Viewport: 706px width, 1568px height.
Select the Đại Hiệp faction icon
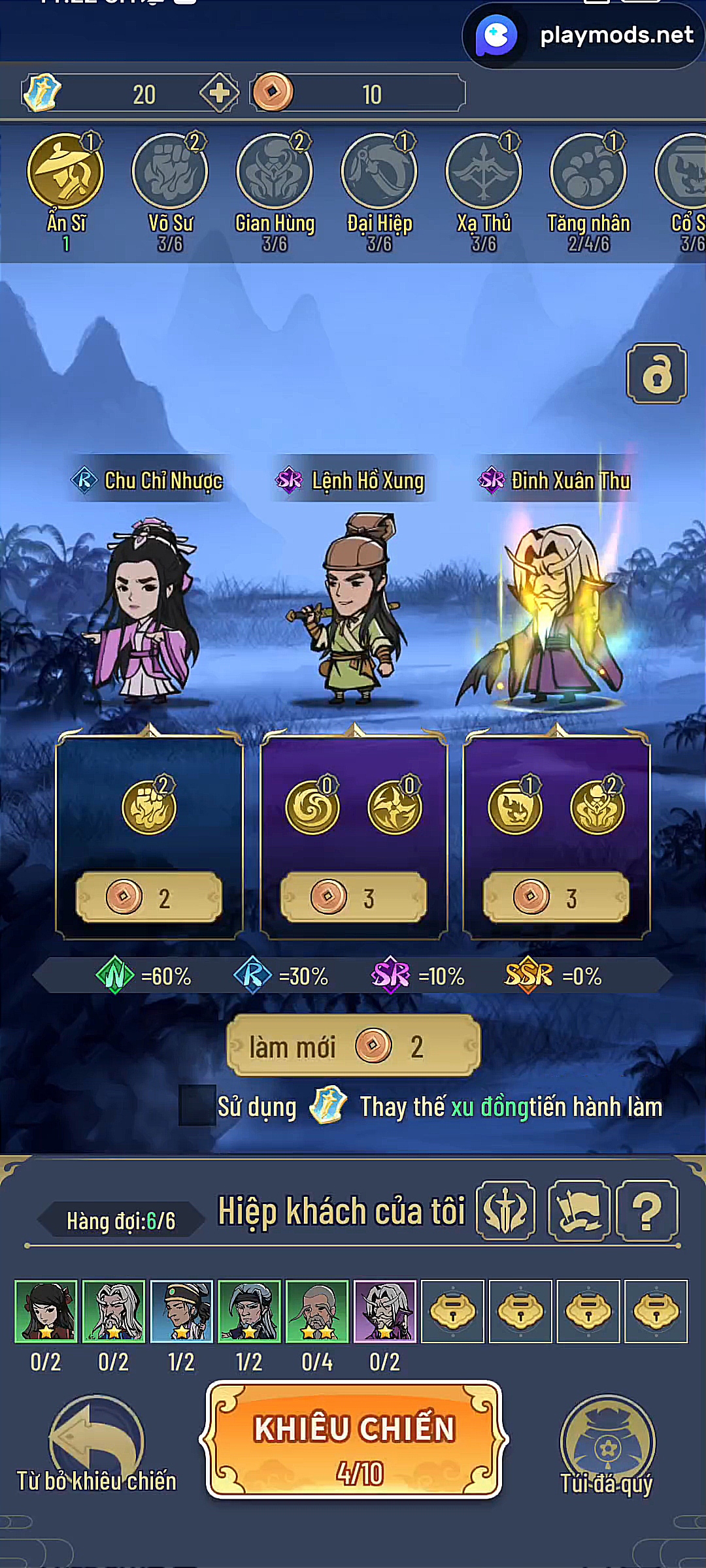click(x=379, y=172)
